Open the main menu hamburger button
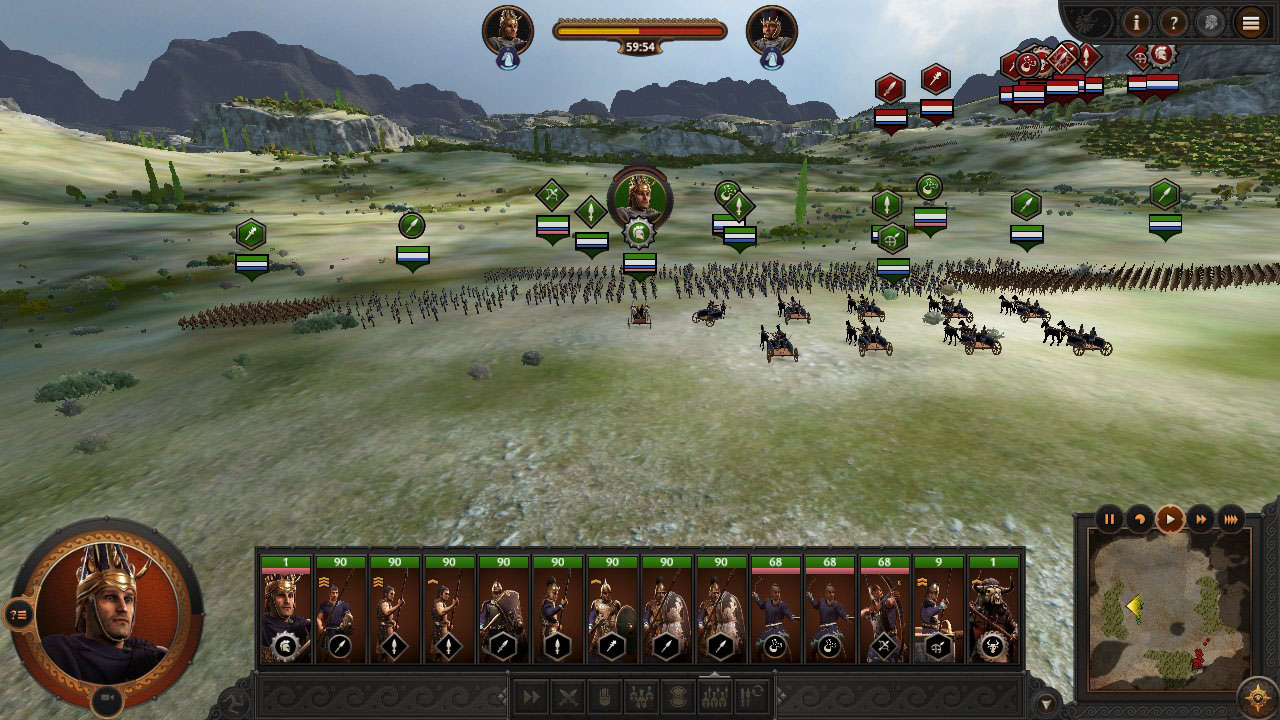This screenshot has width=1280, height=720. coord(1251,22)
